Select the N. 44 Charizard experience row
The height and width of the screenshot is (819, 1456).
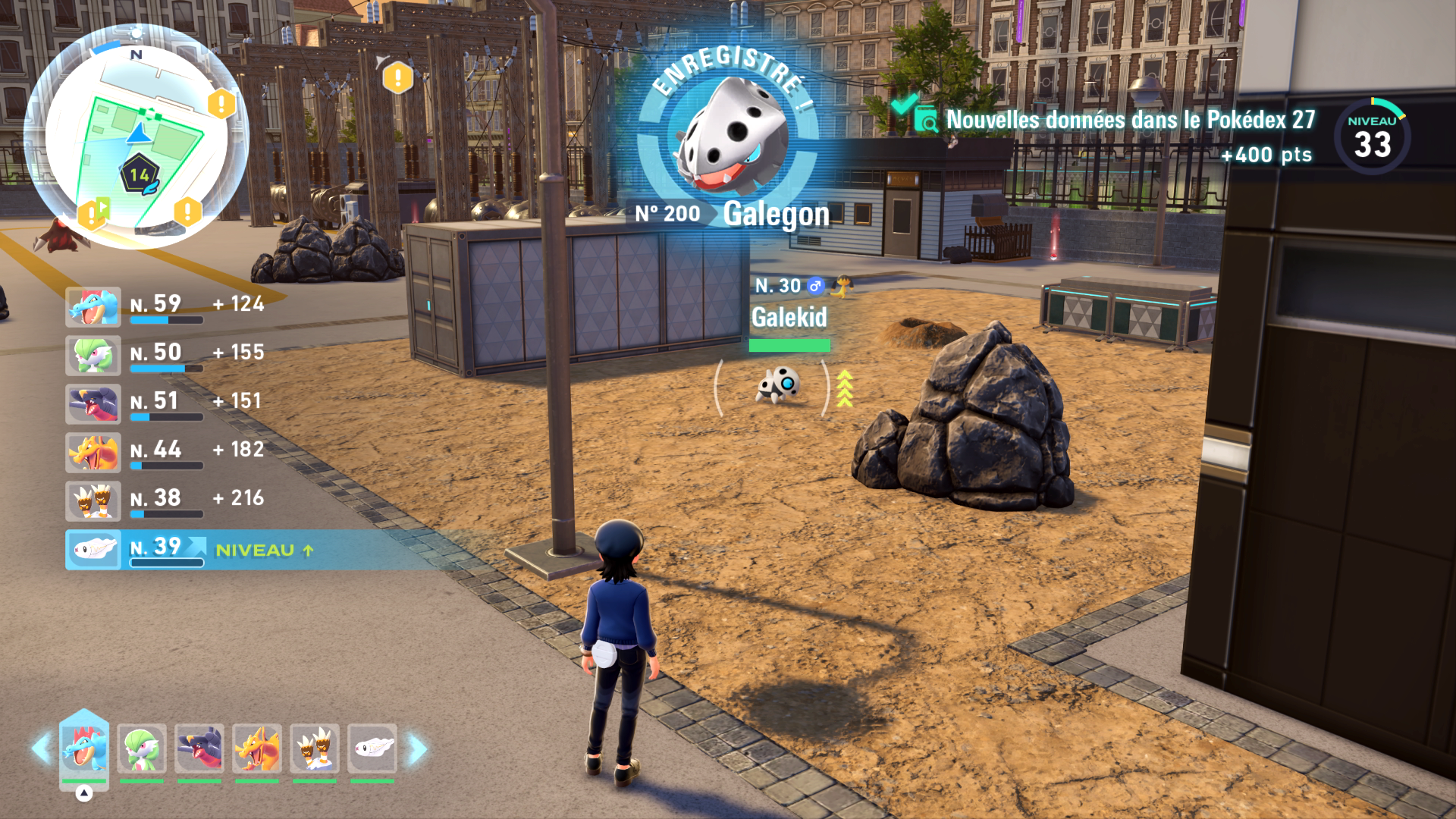167,452
